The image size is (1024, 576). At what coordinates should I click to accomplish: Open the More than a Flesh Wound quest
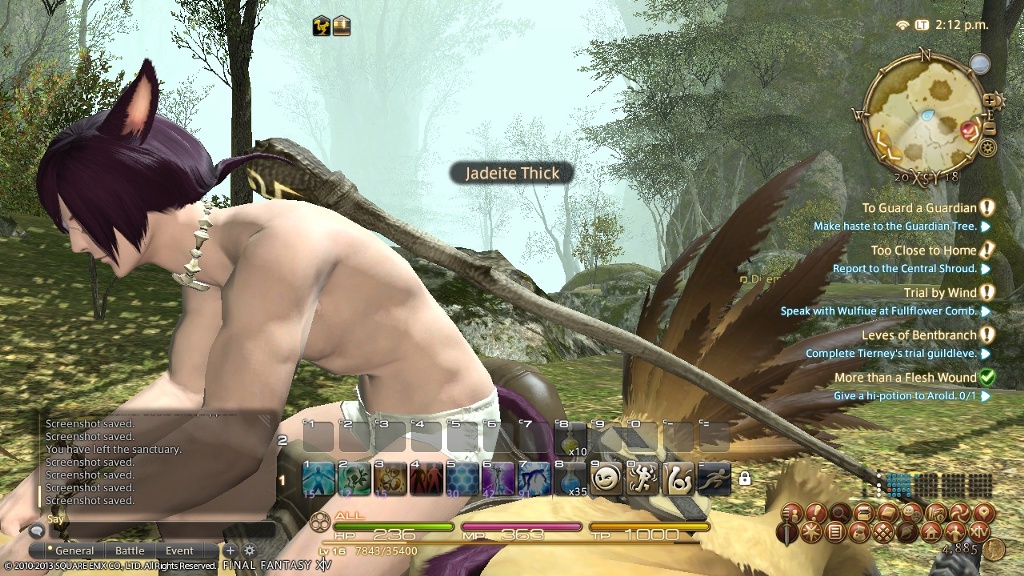(x=905, y=378)
